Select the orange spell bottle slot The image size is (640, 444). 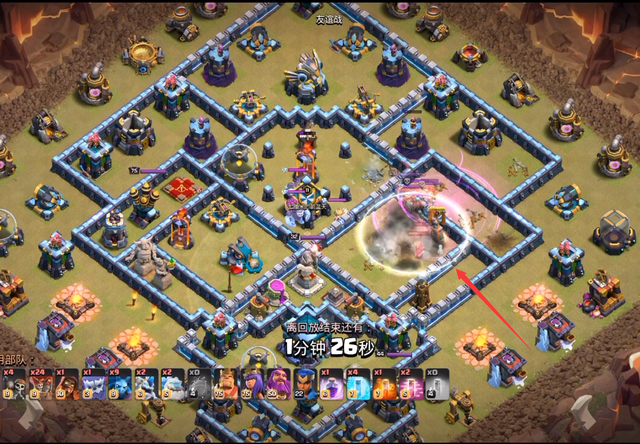[385, 384]
